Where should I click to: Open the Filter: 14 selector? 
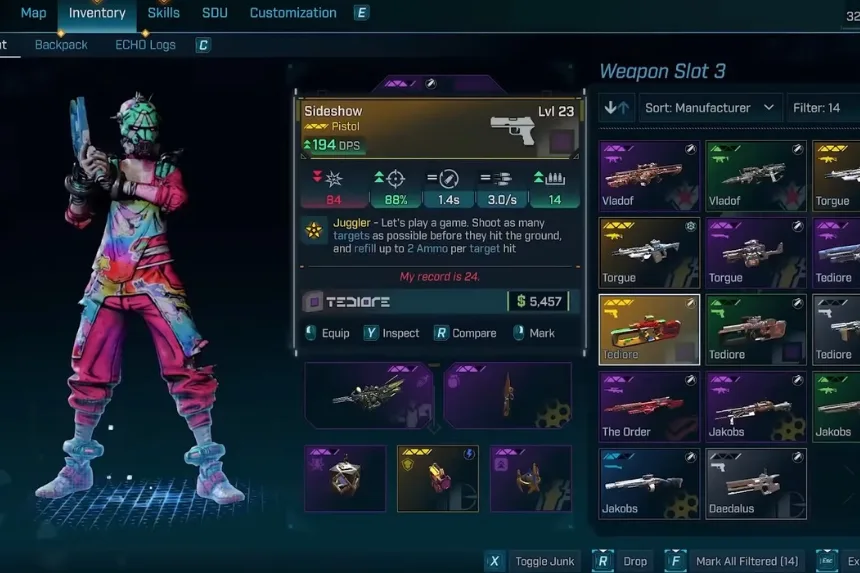tap(821, 108)
